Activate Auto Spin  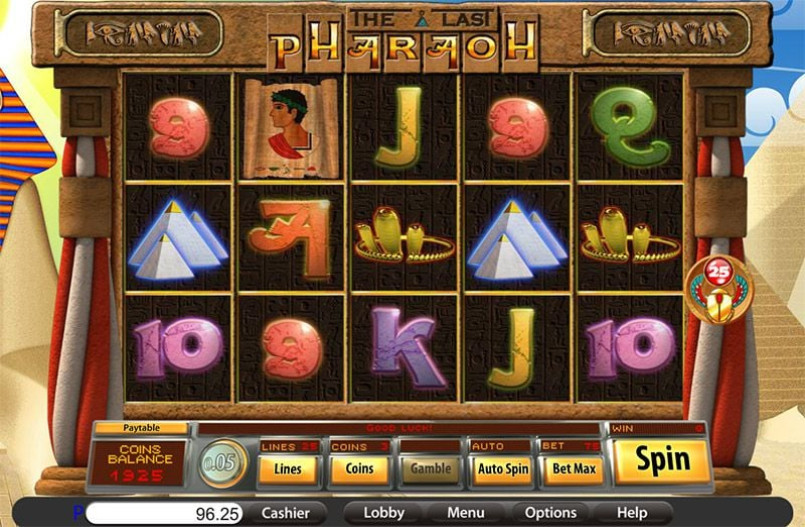(x=502, y=468)
